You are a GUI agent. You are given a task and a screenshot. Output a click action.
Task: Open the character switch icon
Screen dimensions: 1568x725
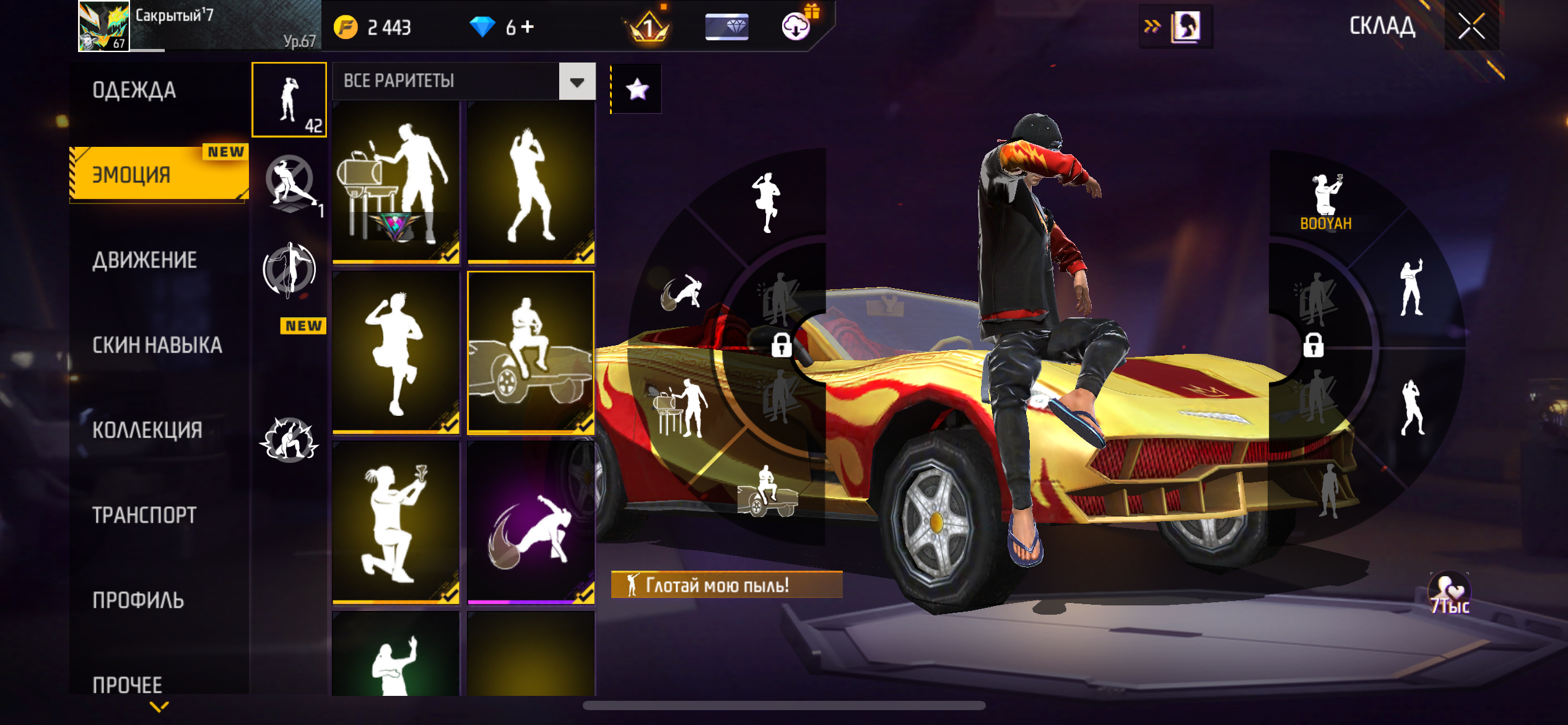[x=1184, y=27]
